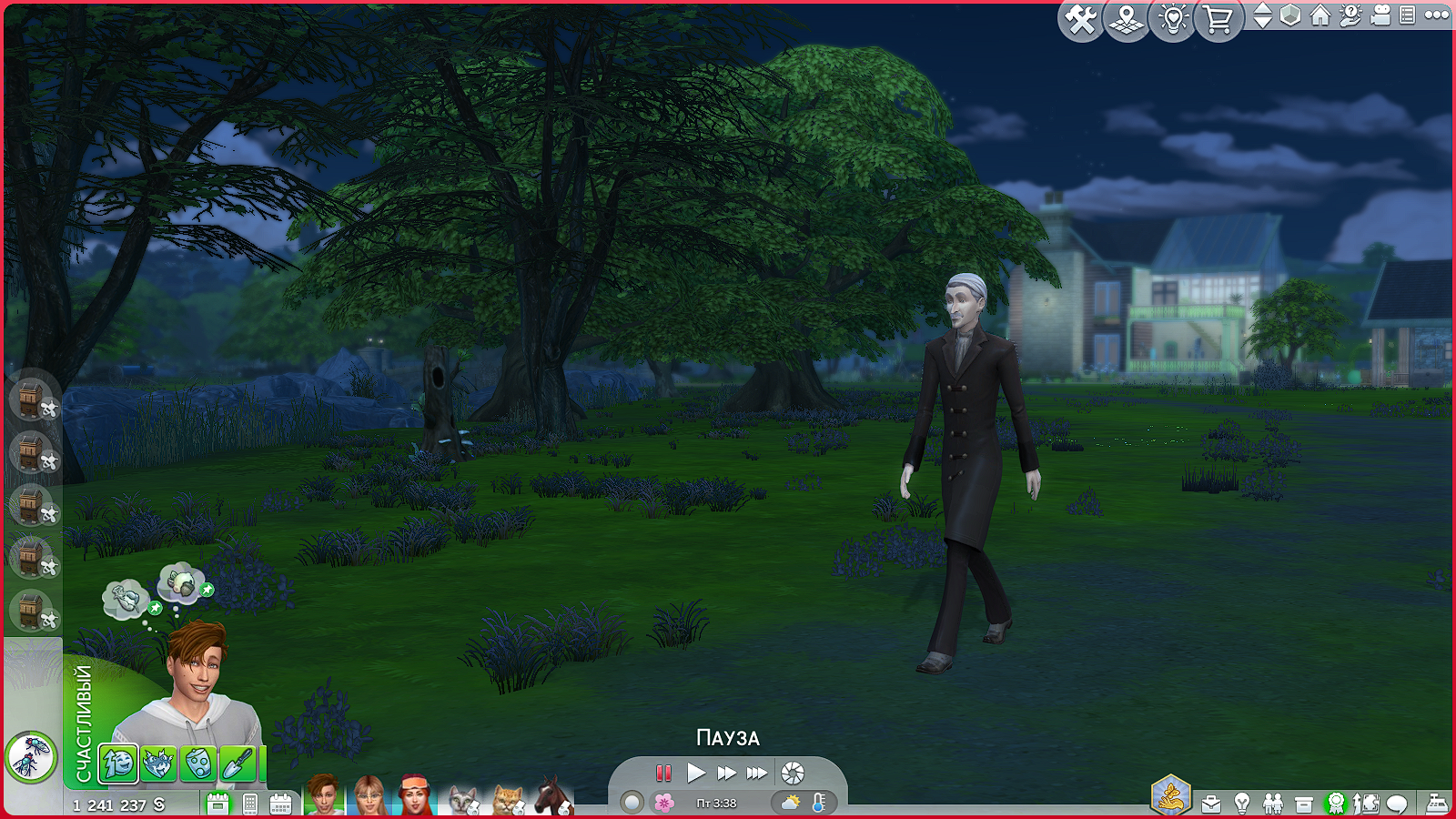Pause the game with red pause button

(663, 773)
